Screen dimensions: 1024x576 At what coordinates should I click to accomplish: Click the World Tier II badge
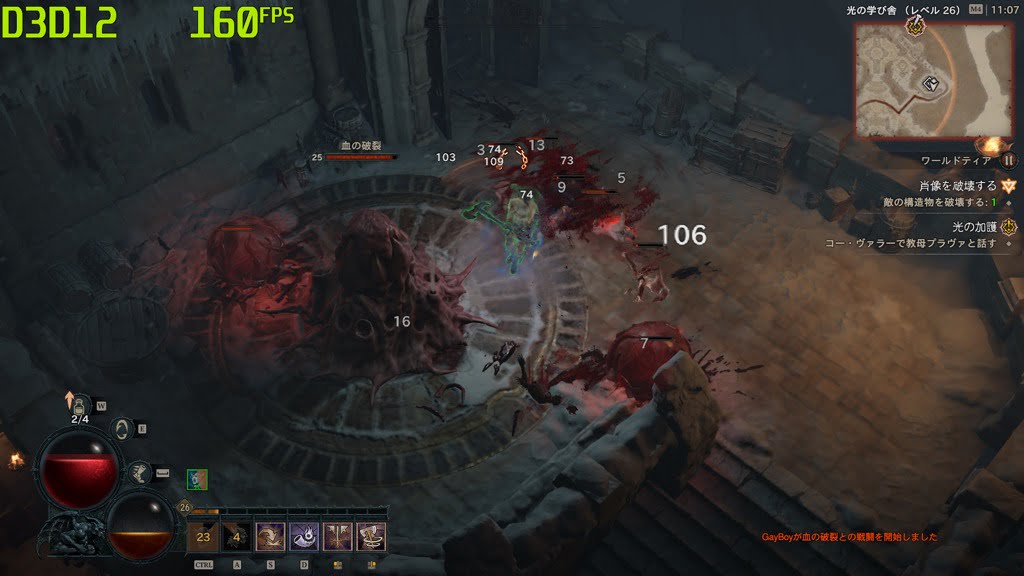[1009, 159]
